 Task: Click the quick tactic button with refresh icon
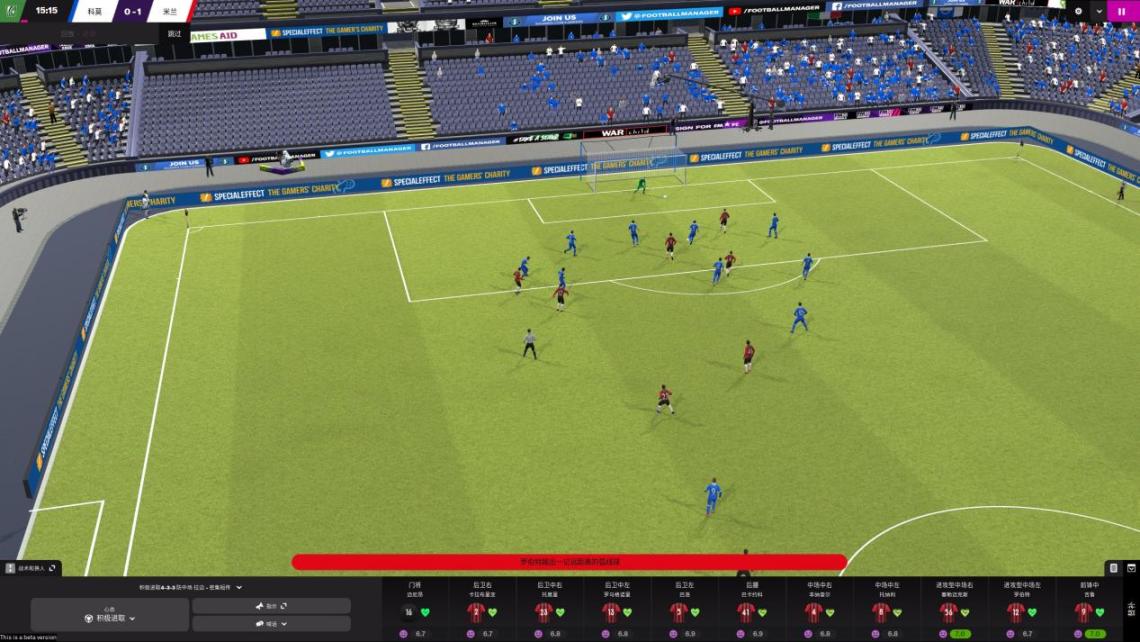(271, 606)
